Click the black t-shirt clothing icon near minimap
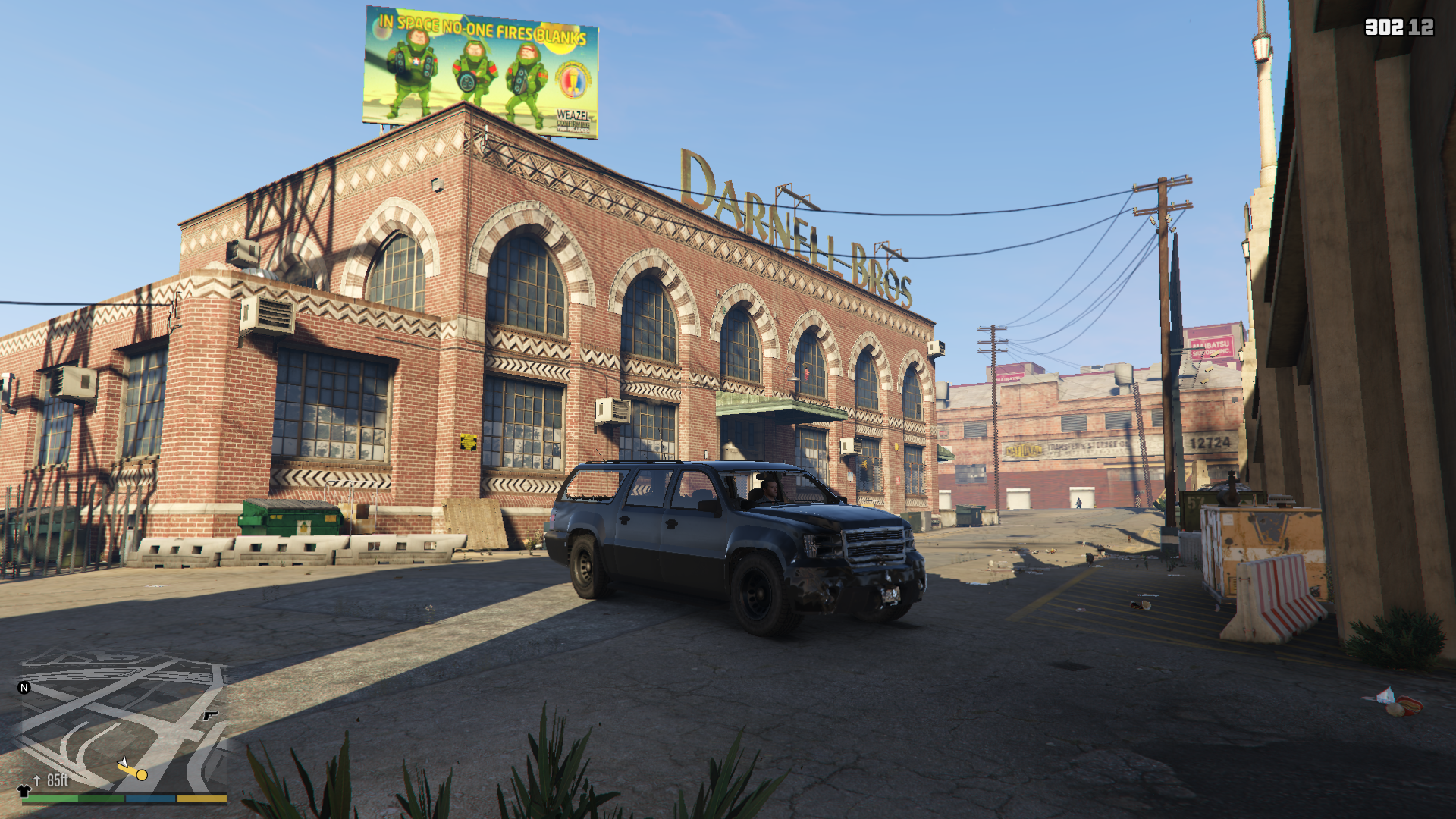The height and width of the screenshot is (819, 1456). (24, 792)
